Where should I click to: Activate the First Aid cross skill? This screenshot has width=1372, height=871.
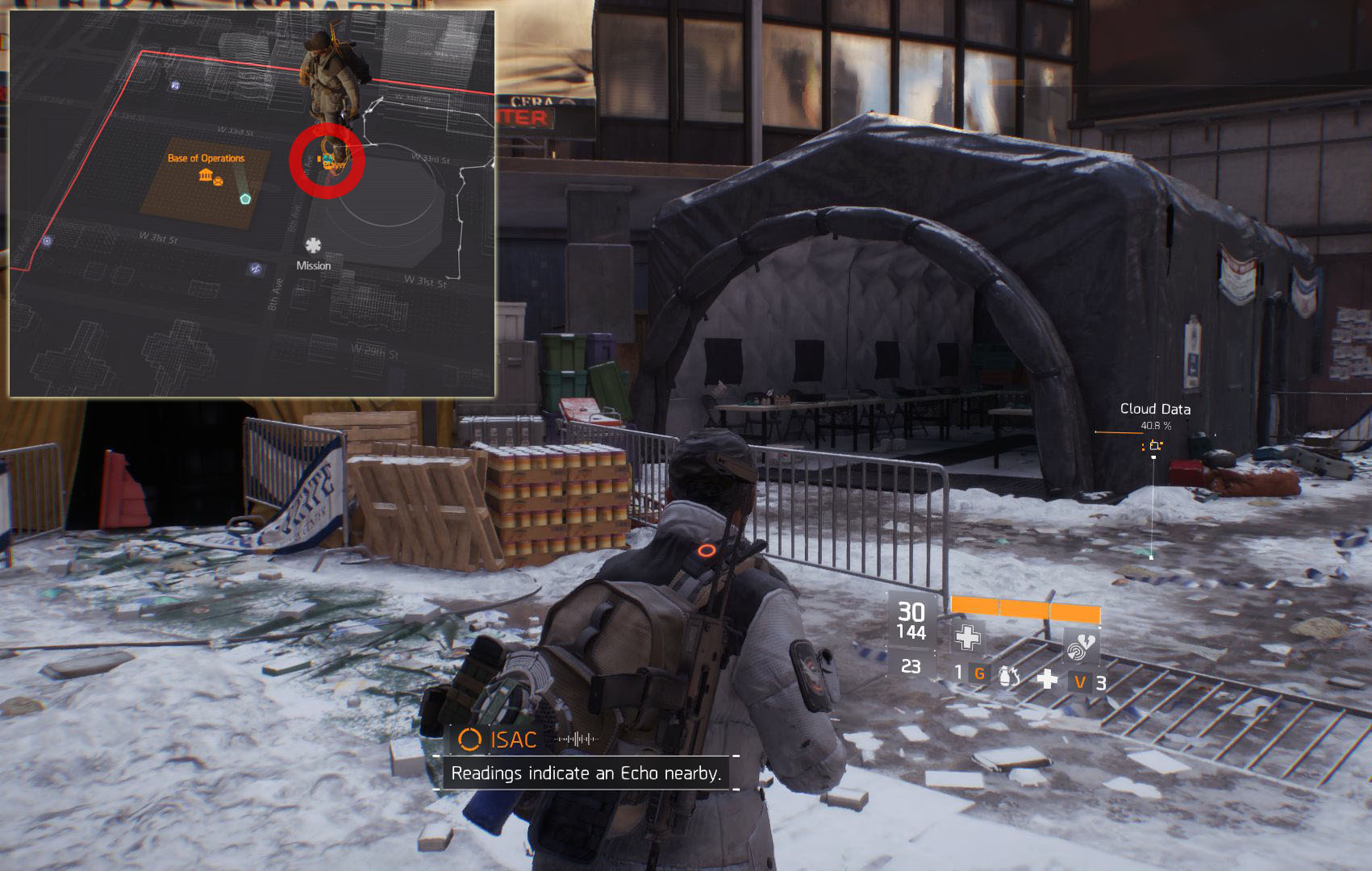tap(967, 638)
